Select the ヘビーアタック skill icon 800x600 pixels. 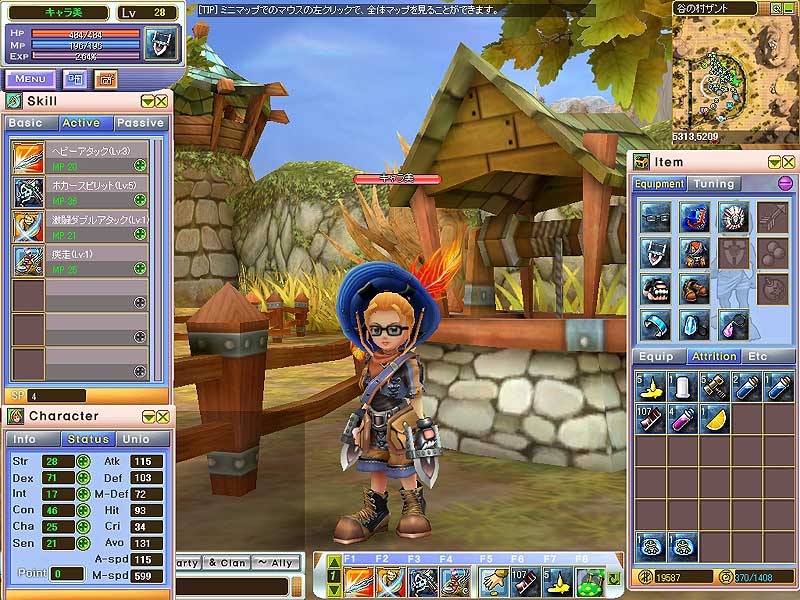pyautogui.click(x=28, y=158)
